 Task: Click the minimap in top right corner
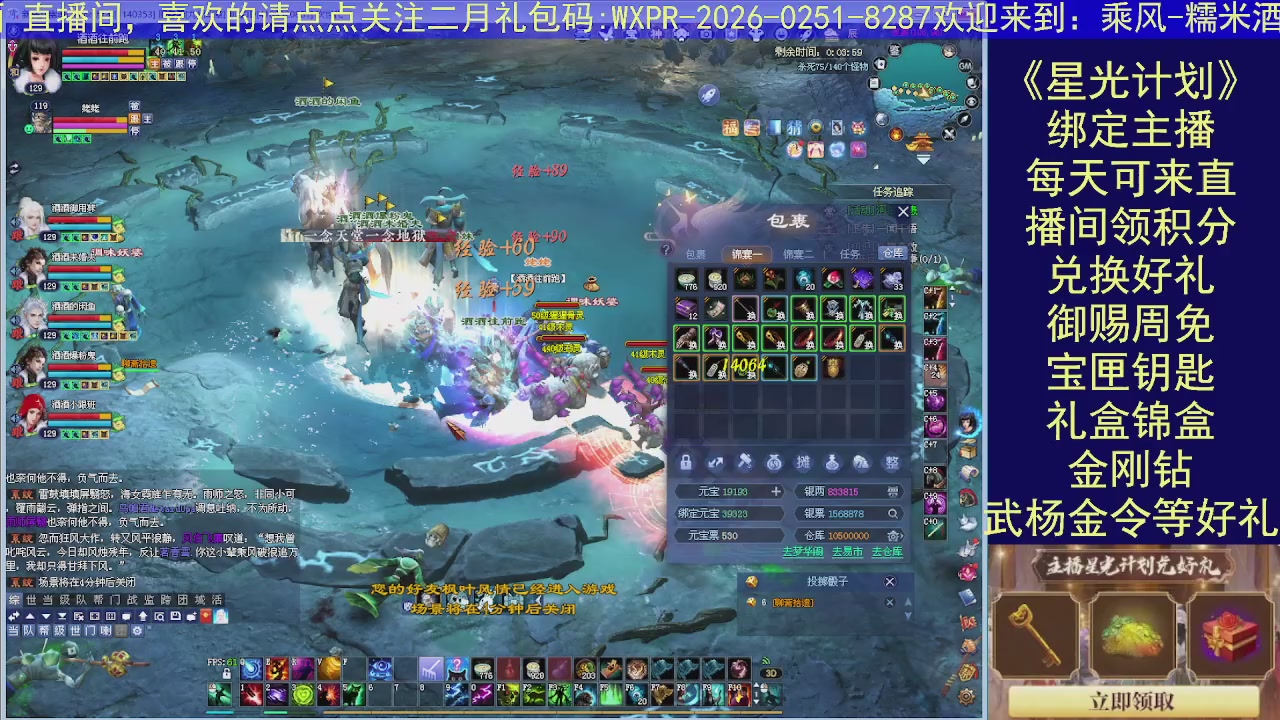click(923, 92)
